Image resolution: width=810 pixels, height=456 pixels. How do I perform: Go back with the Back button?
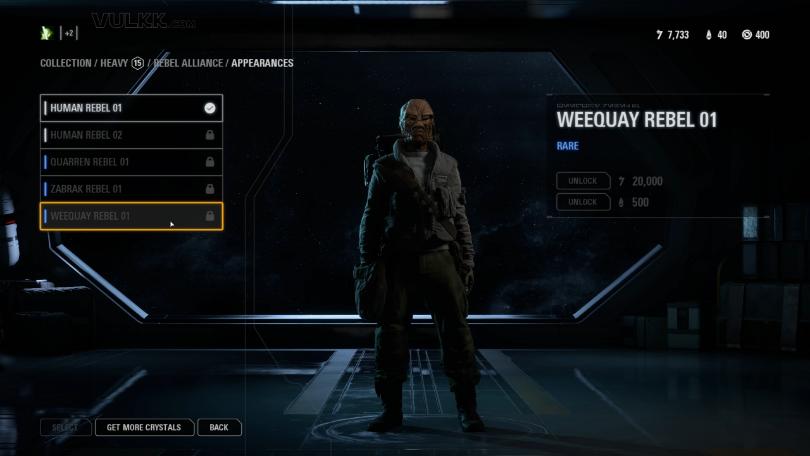coord(219,427)
